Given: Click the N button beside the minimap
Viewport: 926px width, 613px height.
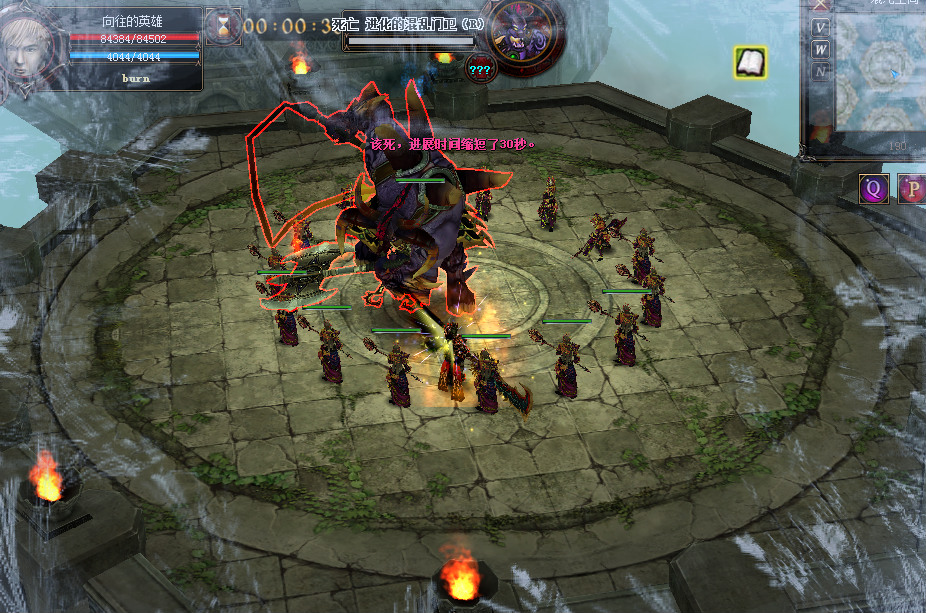Looking at the screenshot, I should [x=821, y=72].
